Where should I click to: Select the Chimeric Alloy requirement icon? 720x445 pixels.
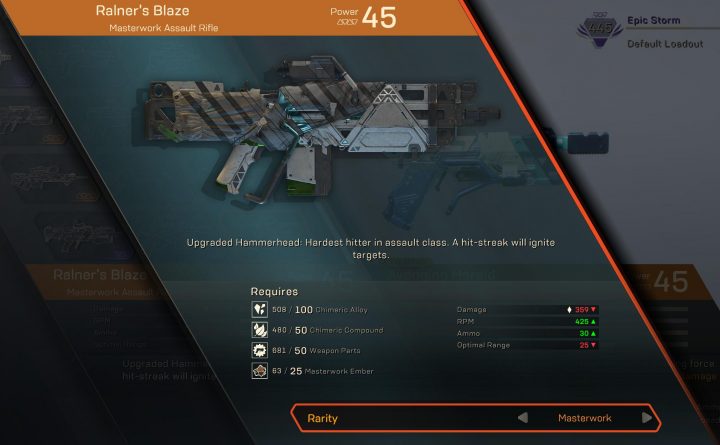pyautogui.click(x=258, y=309)
